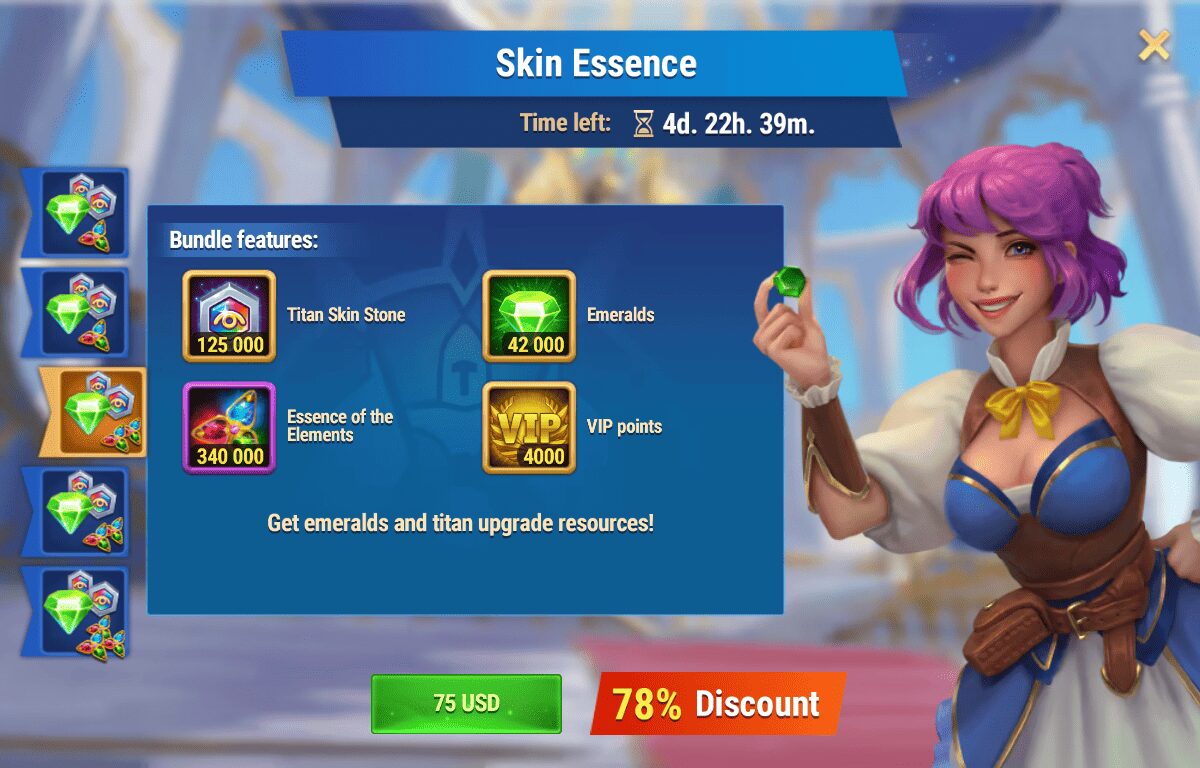This screenshot has width=1200, height=768.
Task: Inspect the Emeralds 42 000 reward icon
Action: (x=529, y=315)
